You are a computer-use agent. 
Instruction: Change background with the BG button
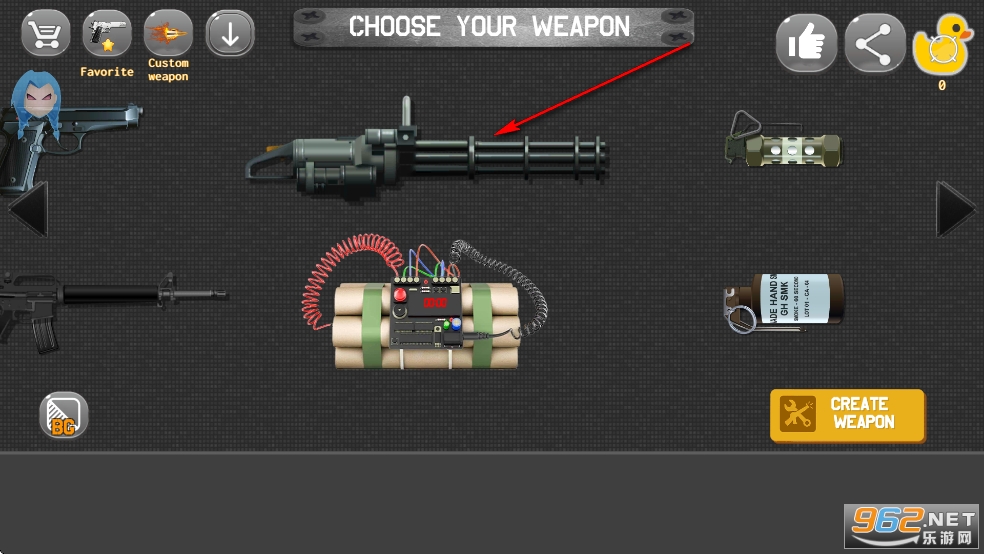click(64, 416)
